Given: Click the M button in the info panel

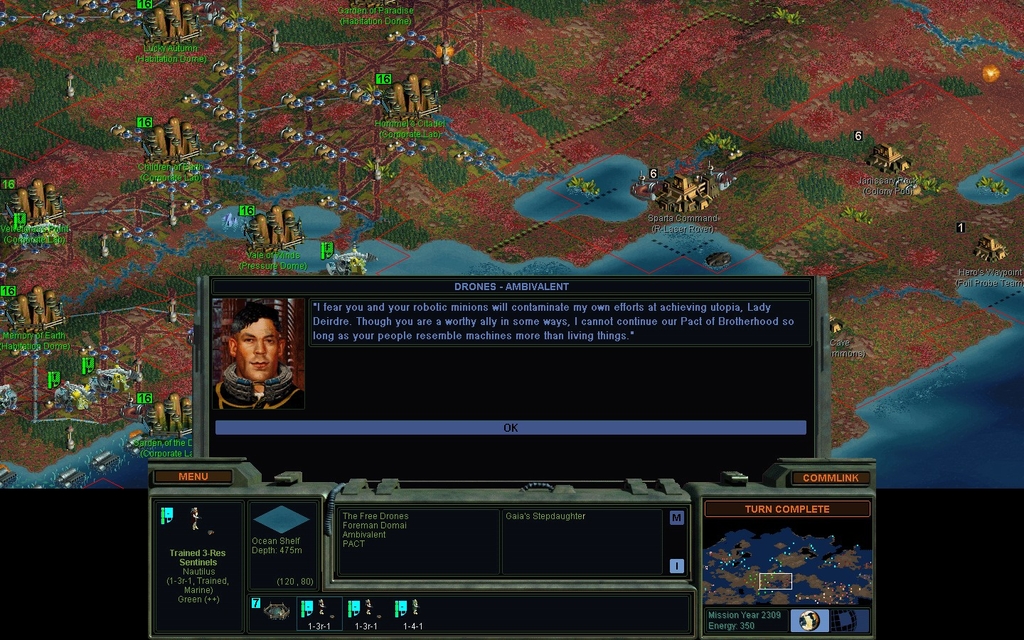Looking at the screenshot, I should (676, 518).
